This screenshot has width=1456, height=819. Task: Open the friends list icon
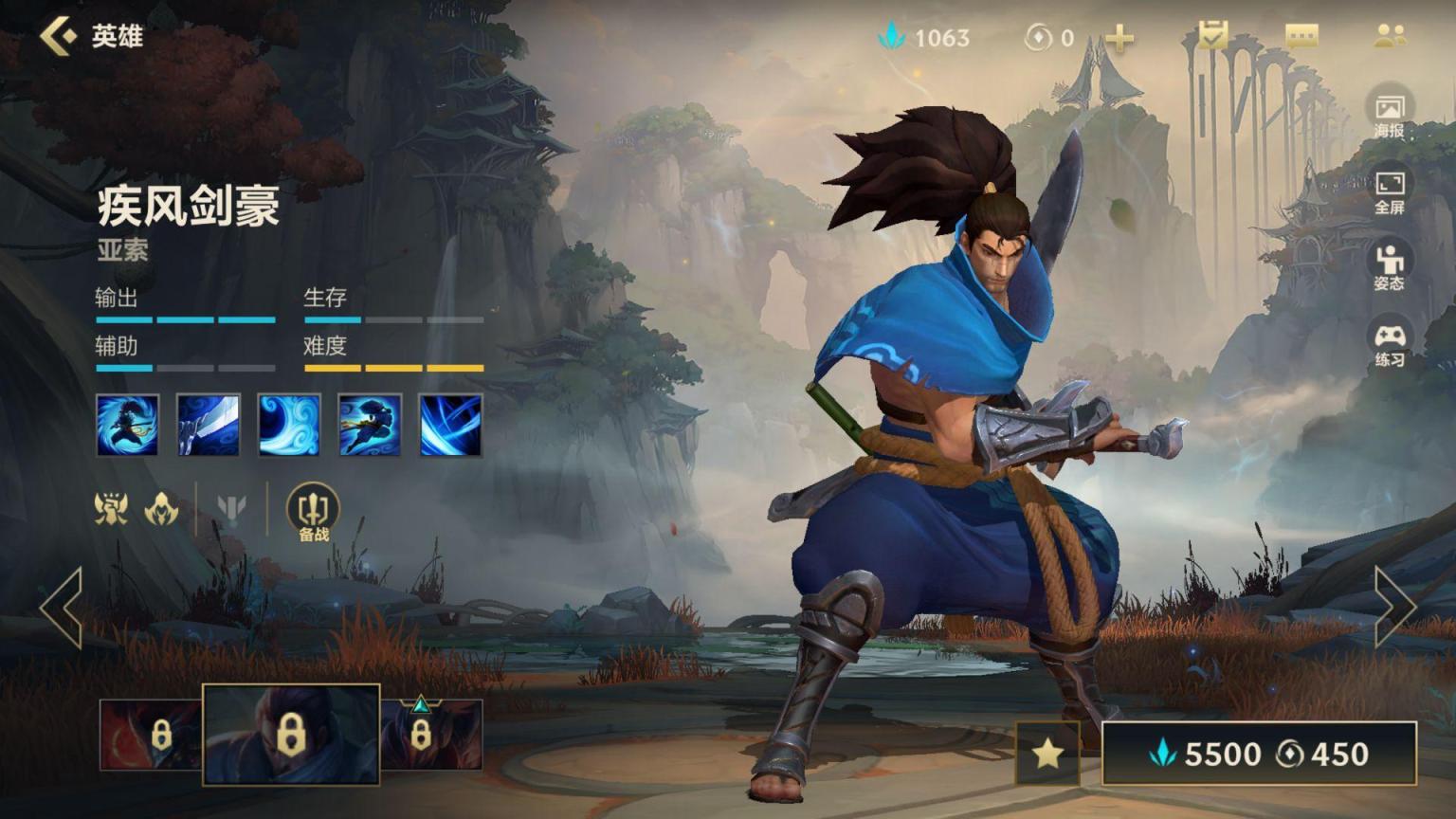pyautogui.click(x=1390, y=37)
